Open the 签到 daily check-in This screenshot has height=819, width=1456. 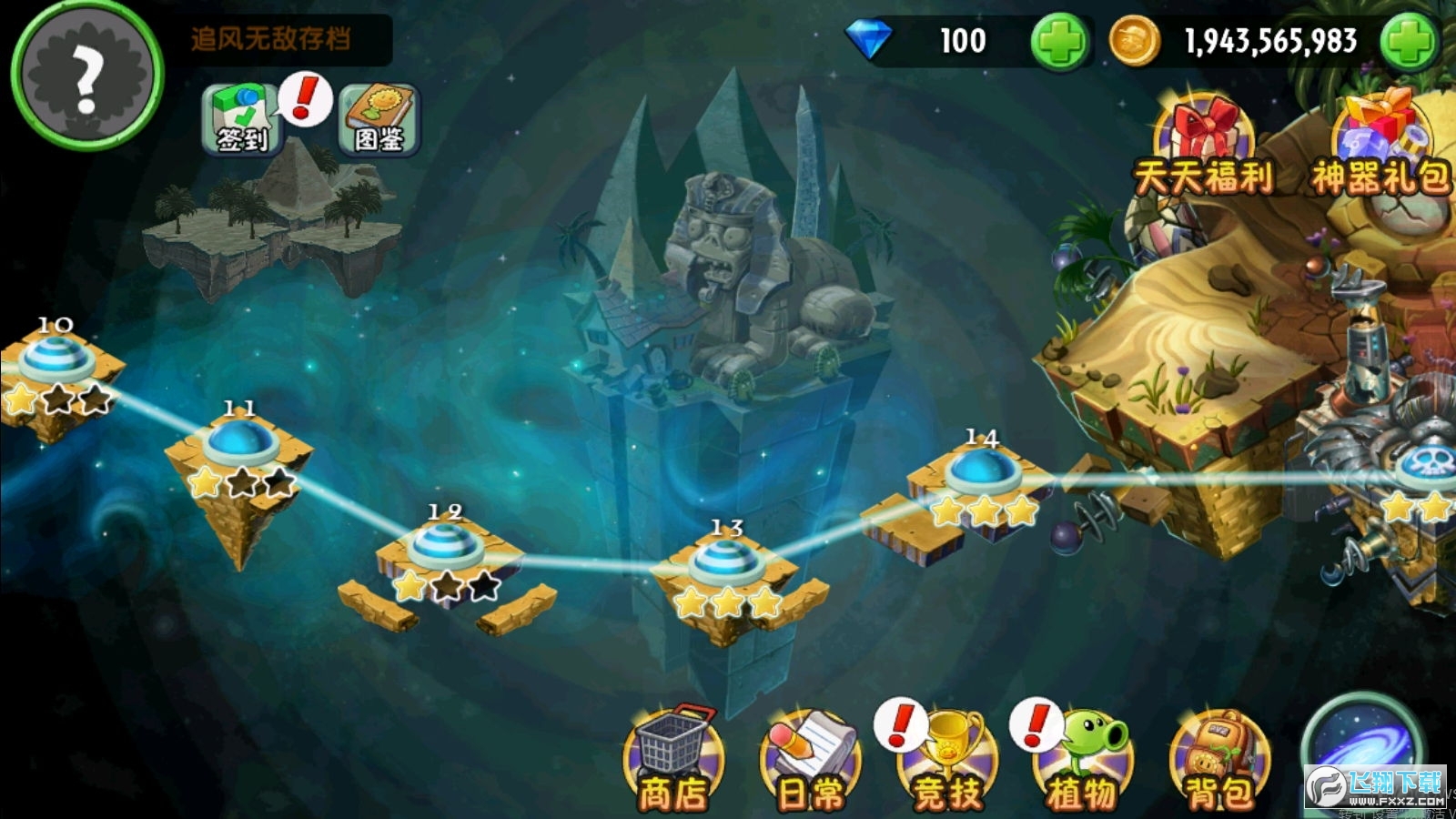click(x=240, y=118)
